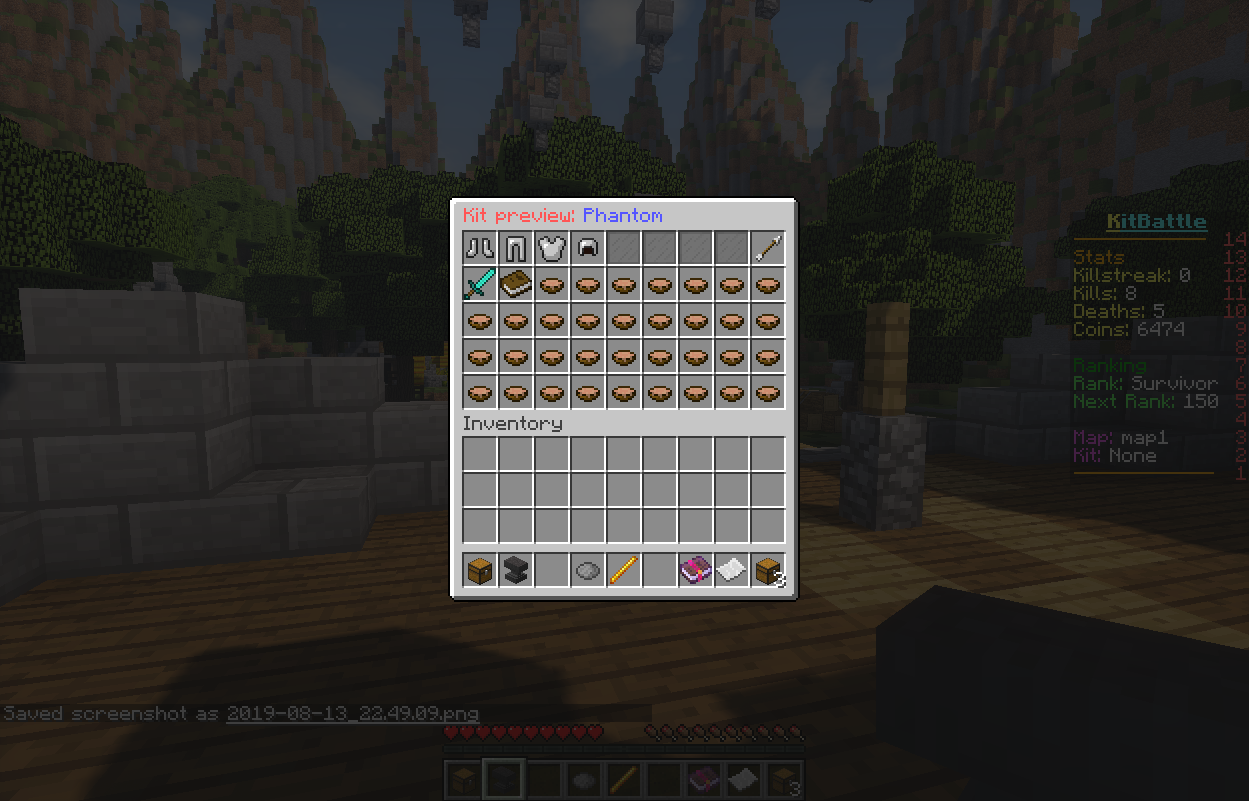The image size is (1249, 801).
Task: Click the paper item in the inventory window
Action: (x=732, y=571)
